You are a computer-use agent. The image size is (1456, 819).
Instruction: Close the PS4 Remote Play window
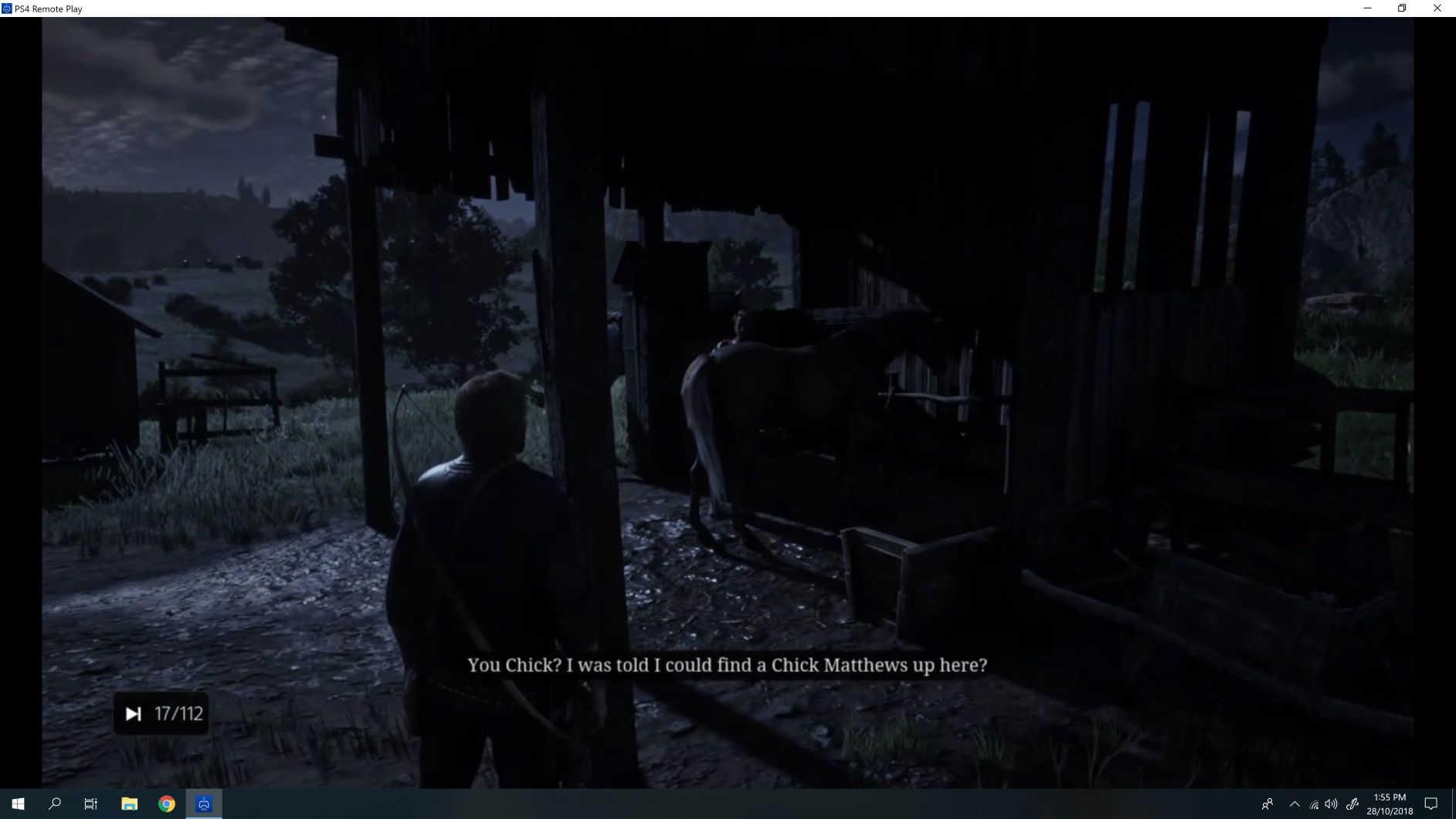pyautogui.click(x=1437, y=8)
